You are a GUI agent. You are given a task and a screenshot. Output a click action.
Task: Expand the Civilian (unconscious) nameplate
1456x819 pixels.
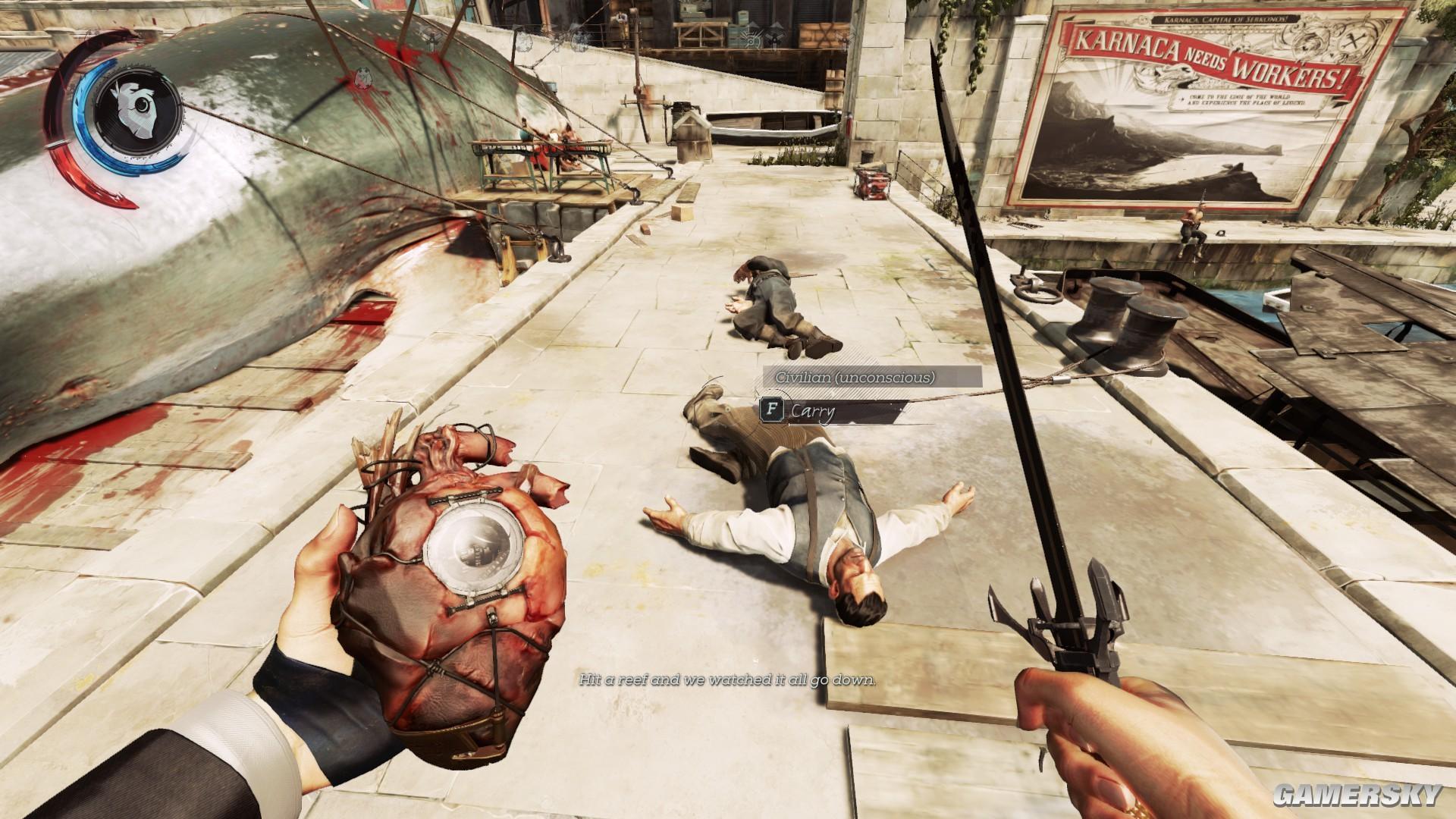point(854,377)
